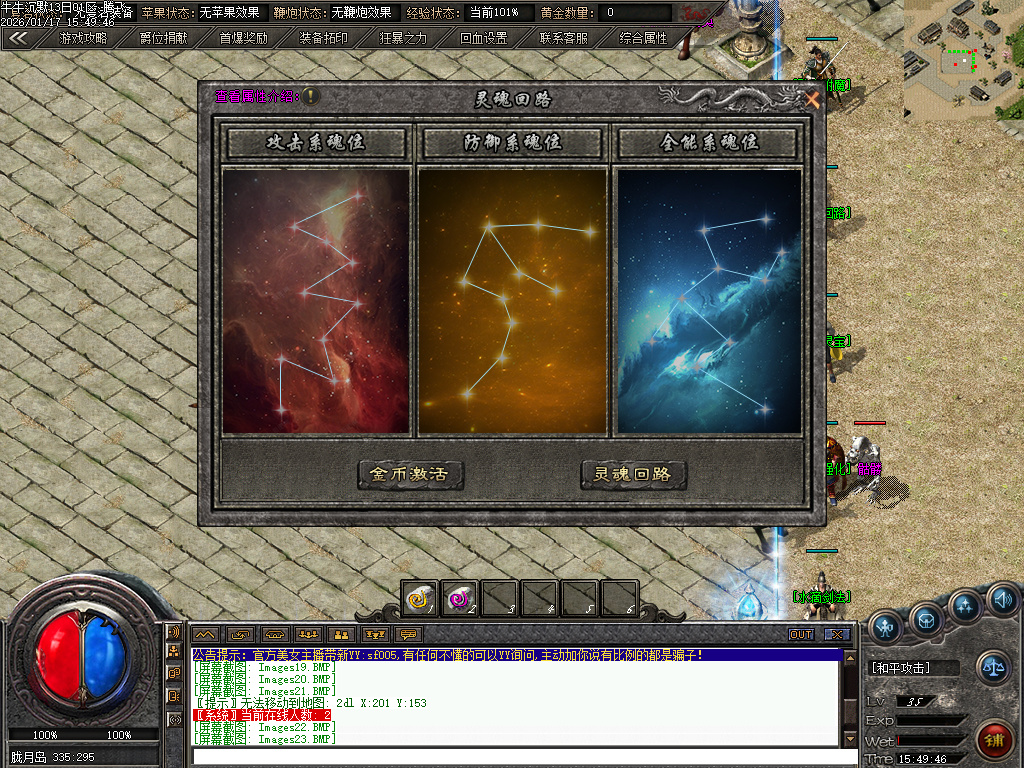1024x768 pixels.
Task: Click the 灵魂回路 button at the bottom
Action: 633,475
